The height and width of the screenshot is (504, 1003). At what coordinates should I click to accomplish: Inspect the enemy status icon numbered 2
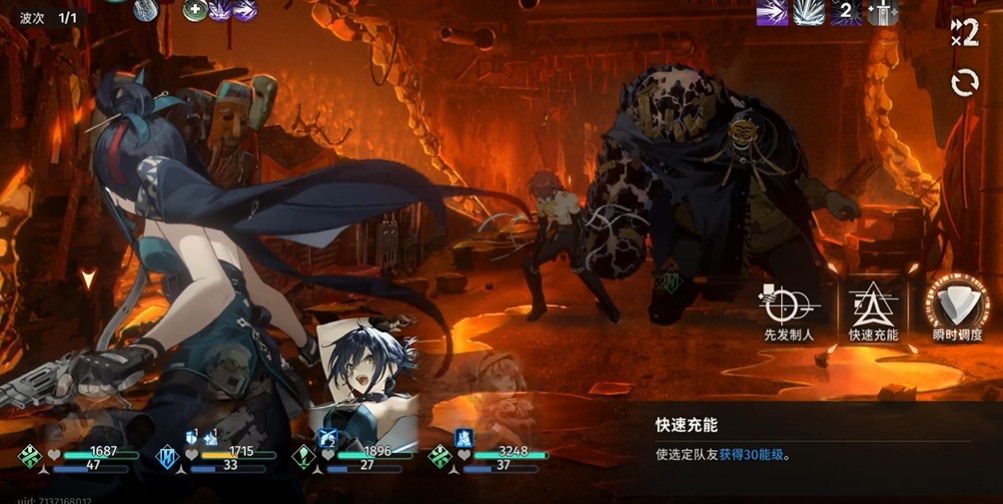click(x=844, y=12)
